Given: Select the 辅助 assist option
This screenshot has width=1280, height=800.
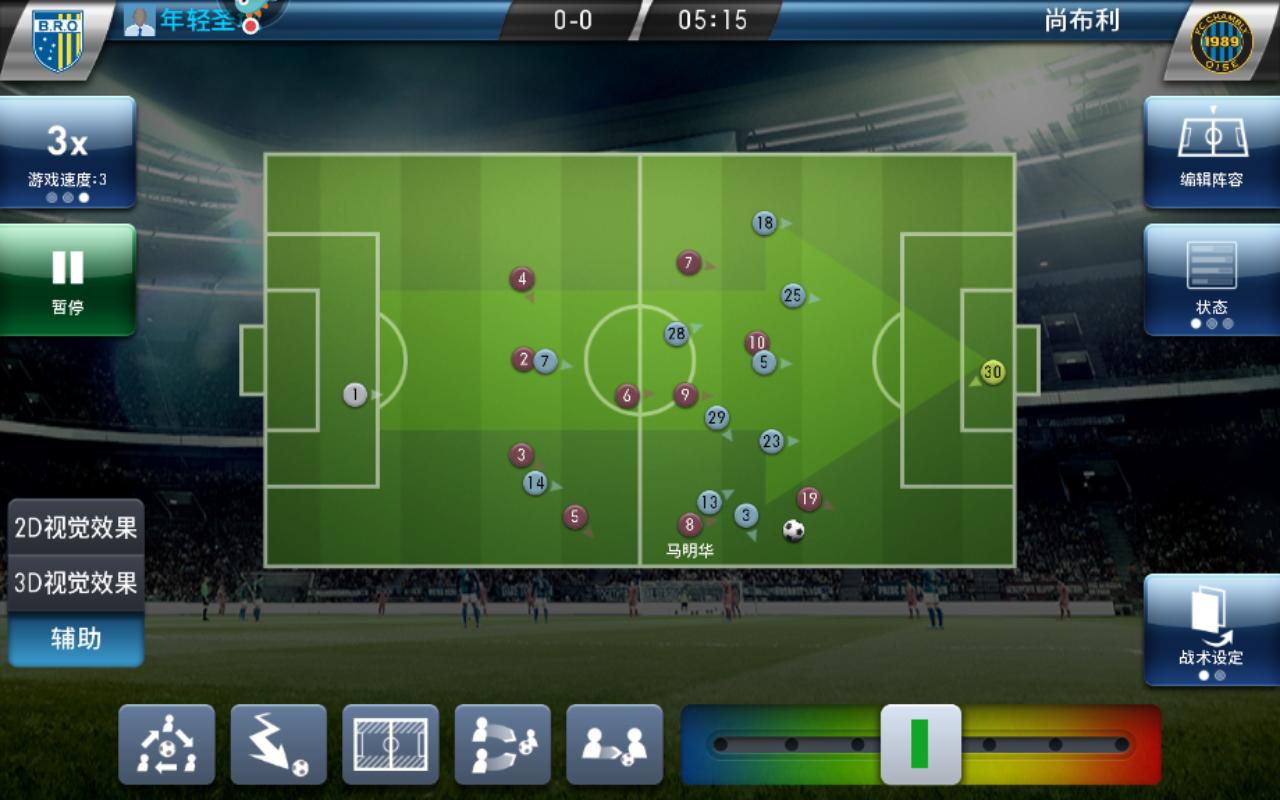Looking at the screenshot, I should pyautogui.click(x=76, y=638).
